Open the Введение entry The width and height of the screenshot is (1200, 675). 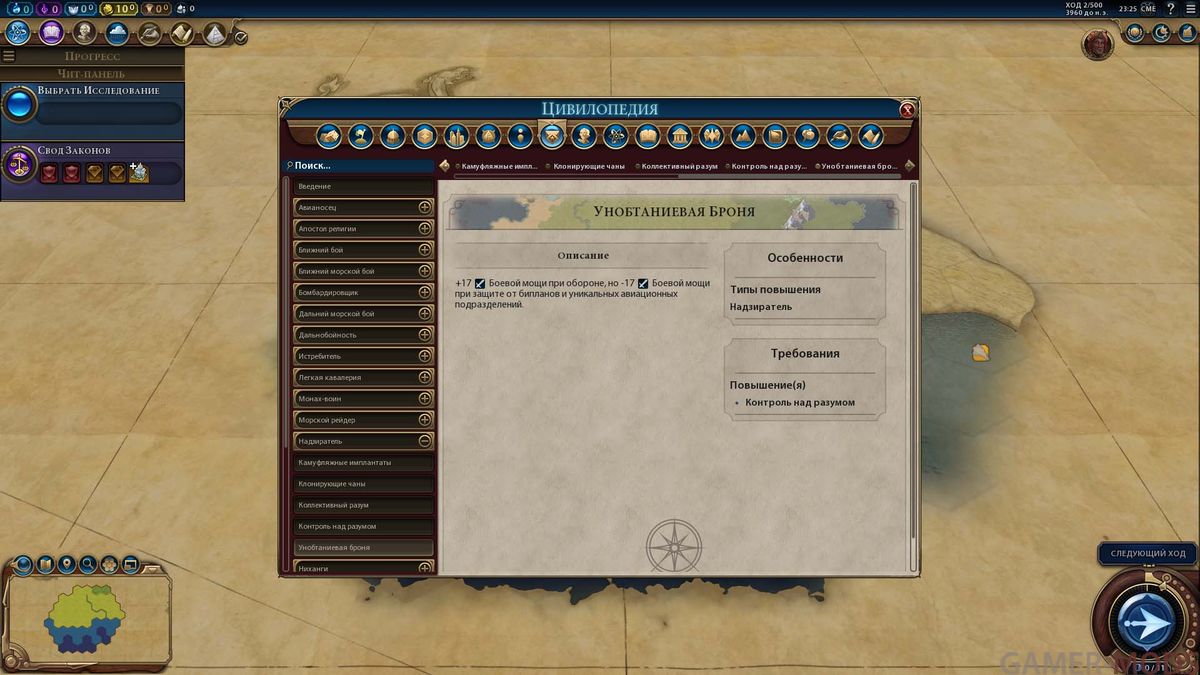[364, 187]
